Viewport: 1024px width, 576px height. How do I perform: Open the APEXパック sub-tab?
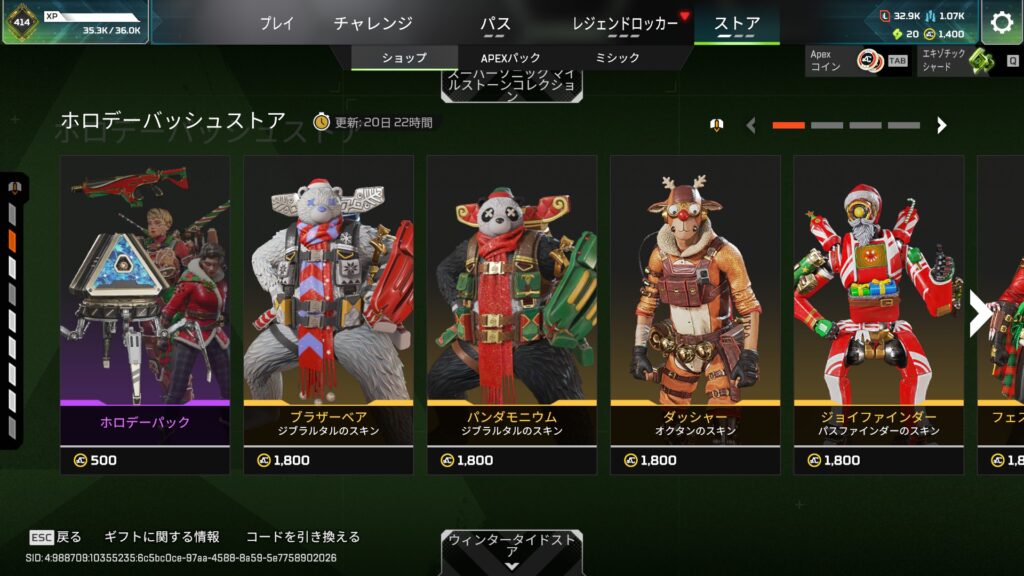[510, 58]
